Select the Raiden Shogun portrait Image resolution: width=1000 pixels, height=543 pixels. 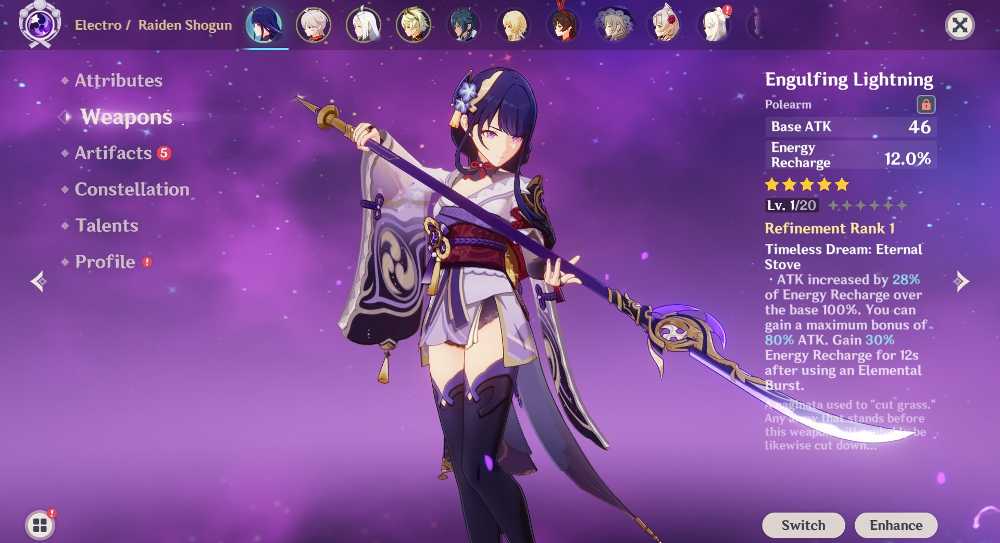[263, 25]
